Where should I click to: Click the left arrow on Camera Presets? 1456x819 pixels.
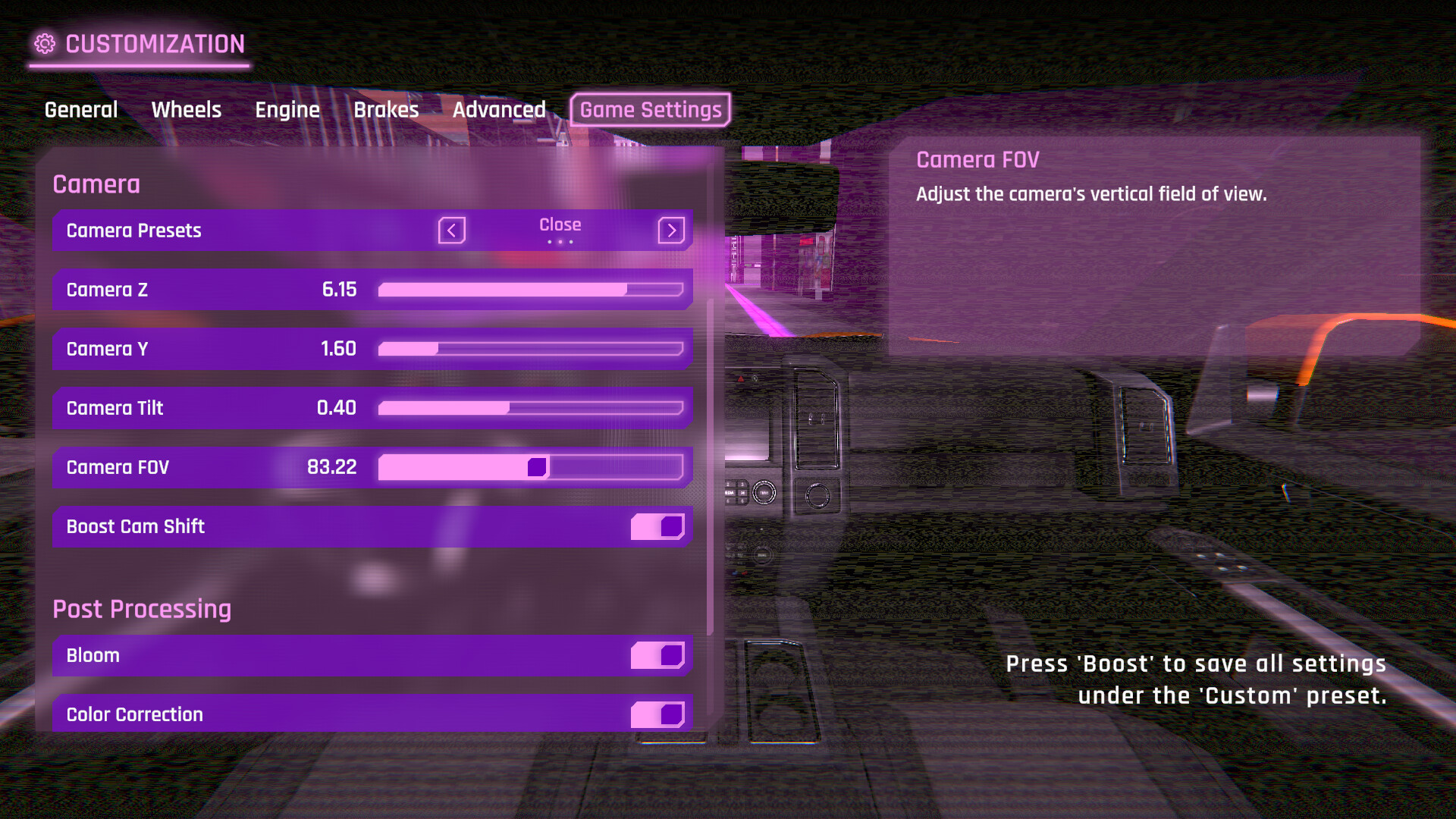click(x=451, y=231)
